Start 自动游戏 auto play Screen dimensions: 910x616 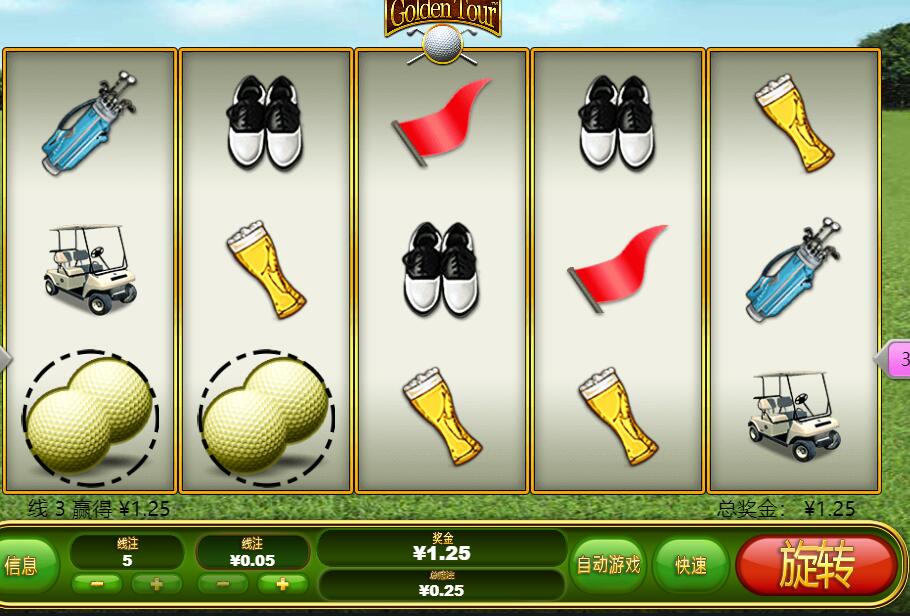click(607, 565)
